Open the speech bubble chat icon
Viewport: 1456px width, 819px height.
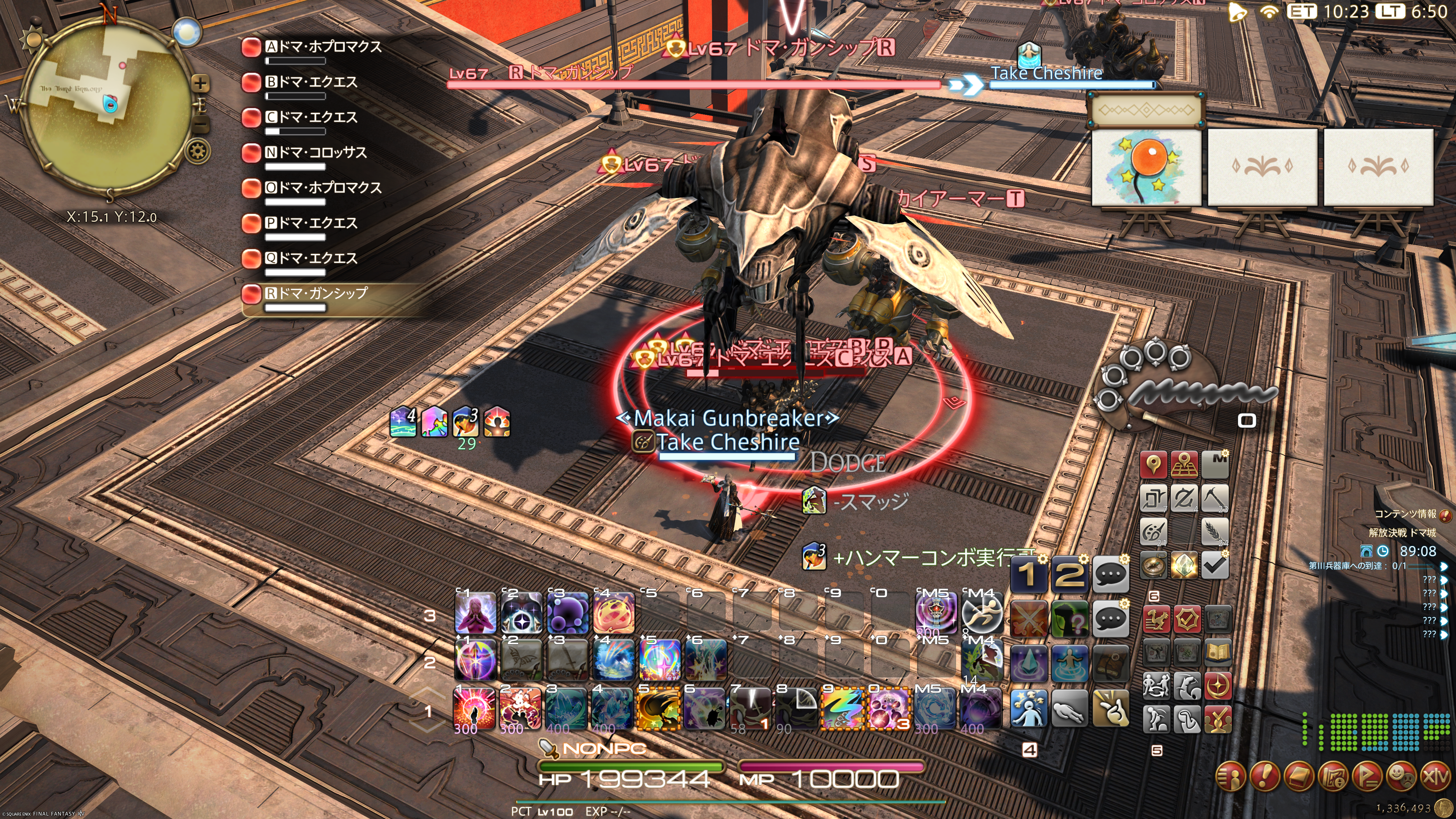1110,574
